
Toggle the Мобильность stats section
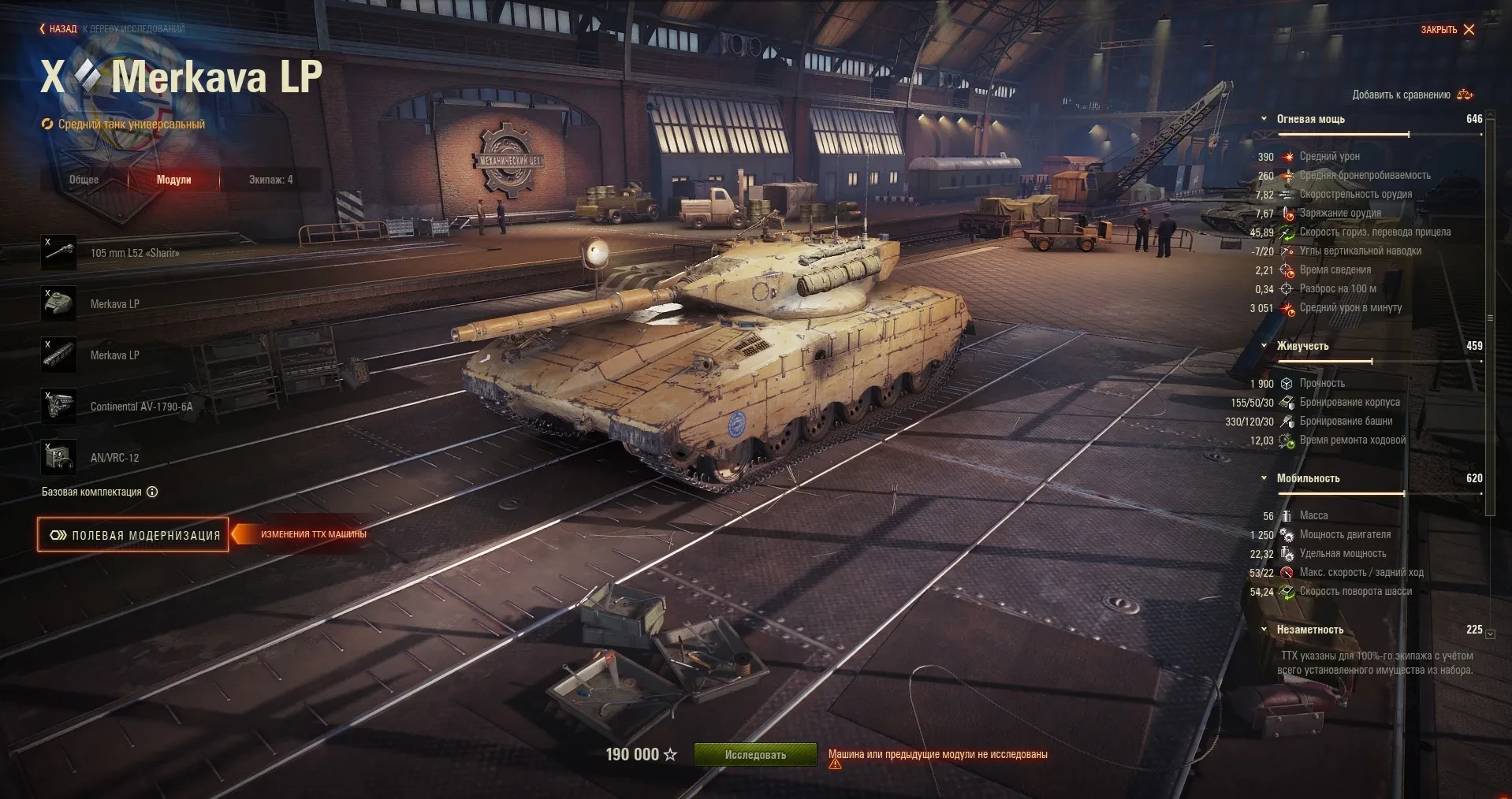1264,478
